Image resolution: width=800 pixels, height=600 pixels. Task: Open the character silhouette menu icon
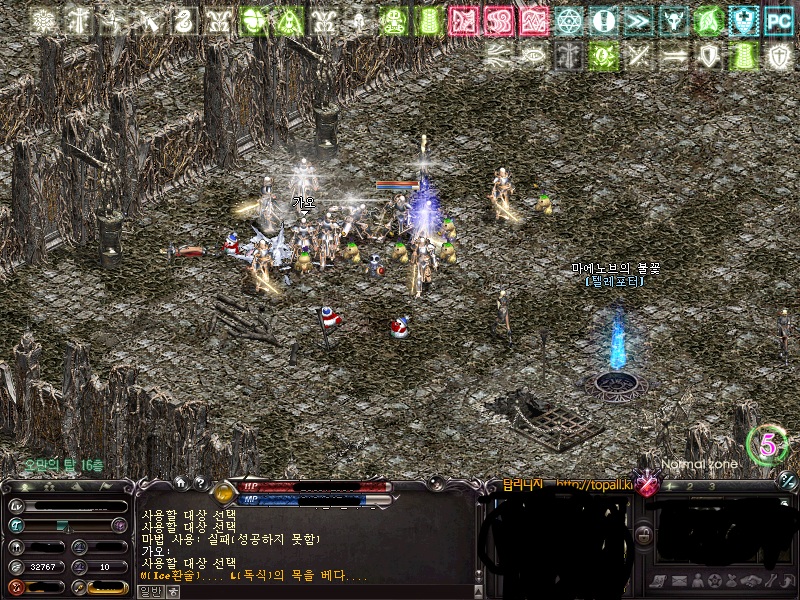[x=697, y=581]
